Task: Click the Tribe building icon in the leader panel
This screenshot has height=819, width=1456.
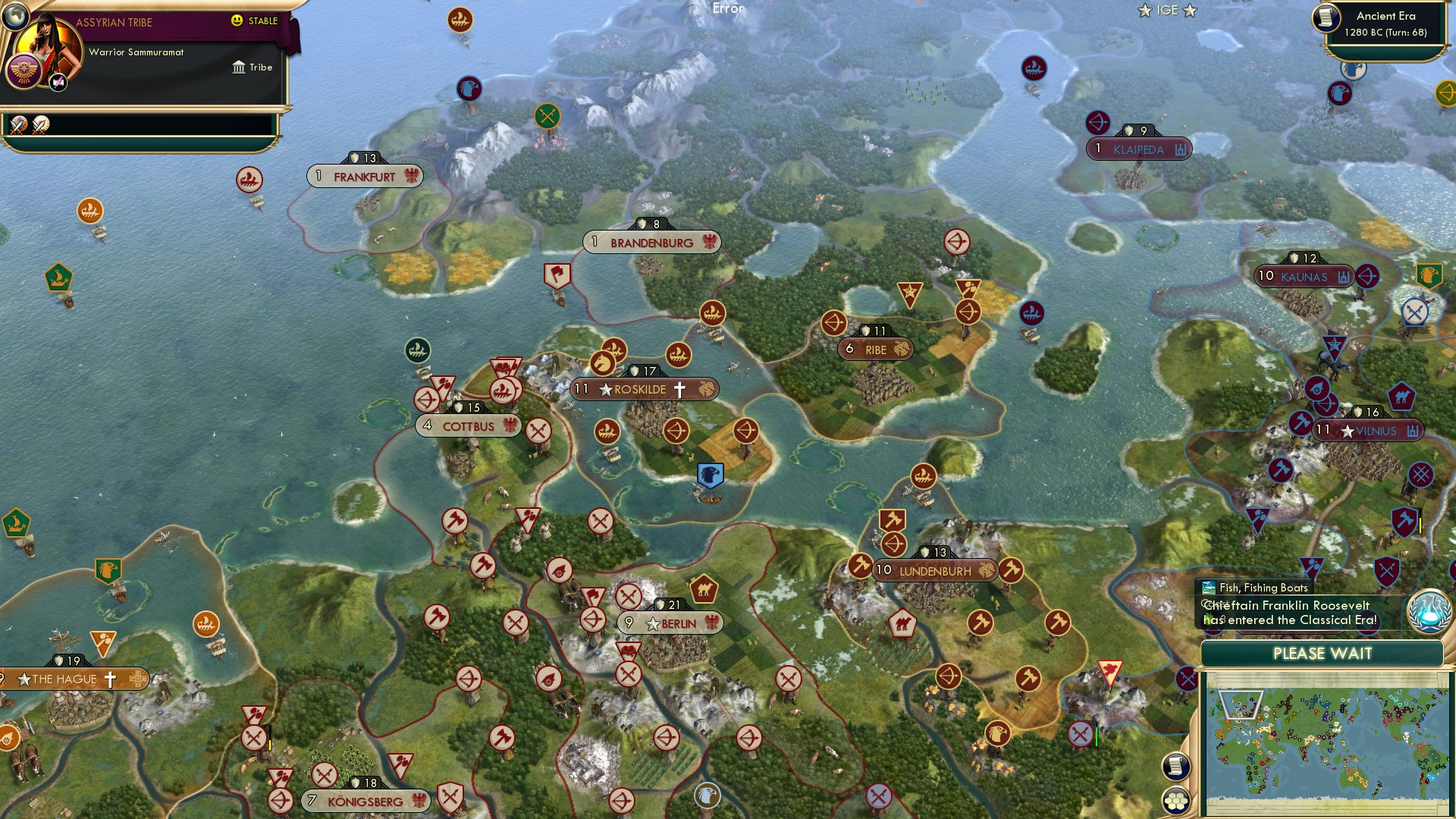Action: tap(239, 67)
